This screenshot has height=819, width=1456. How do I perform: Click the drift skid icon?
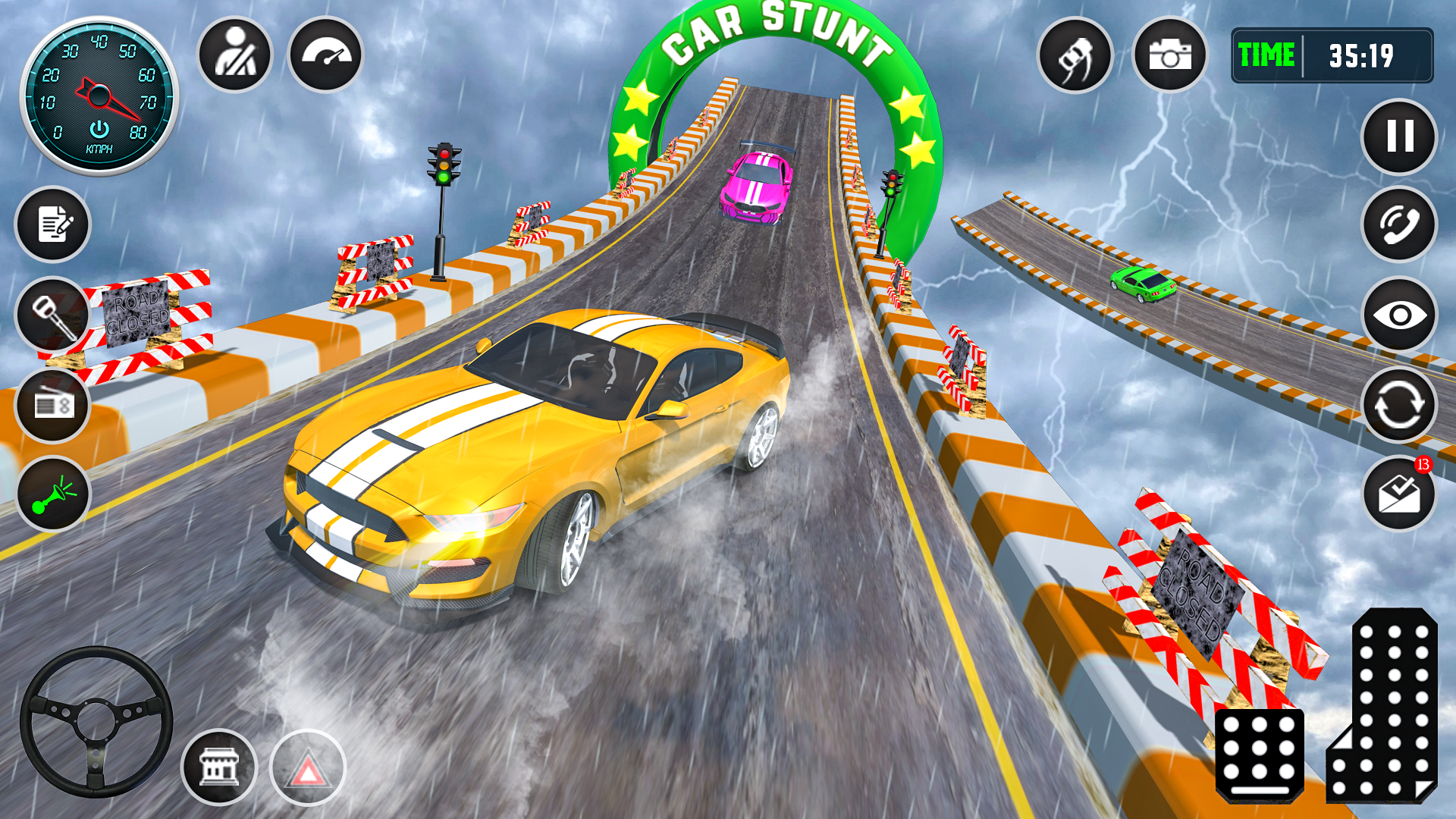pos(1076,55)
